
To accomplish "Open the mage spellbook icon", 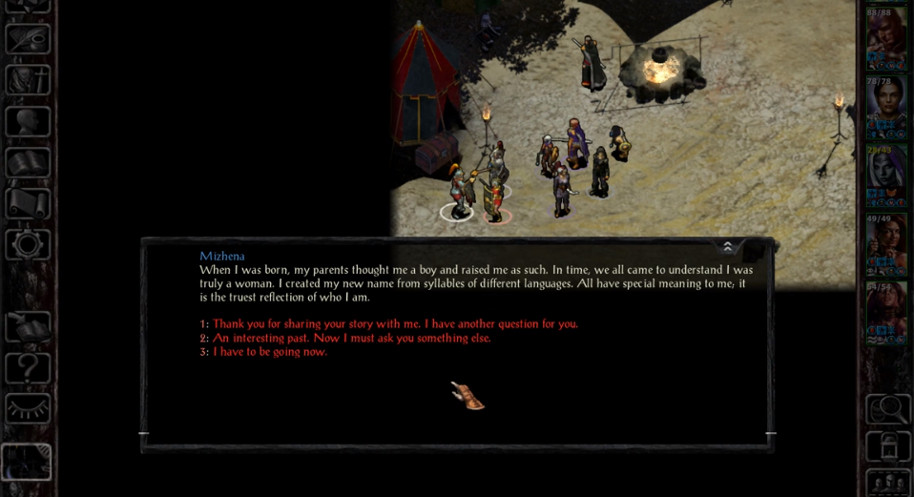I will pyautogui.click(x=27, y=163).
